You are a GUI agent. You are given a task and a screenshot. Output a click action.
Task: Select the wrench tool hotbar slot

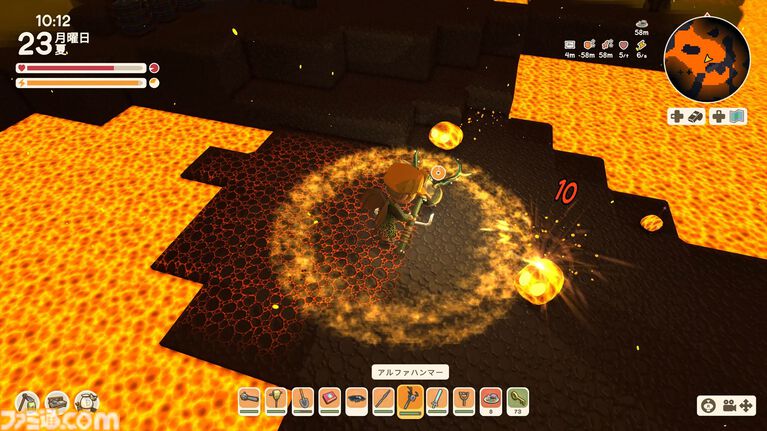click(248, 400)
